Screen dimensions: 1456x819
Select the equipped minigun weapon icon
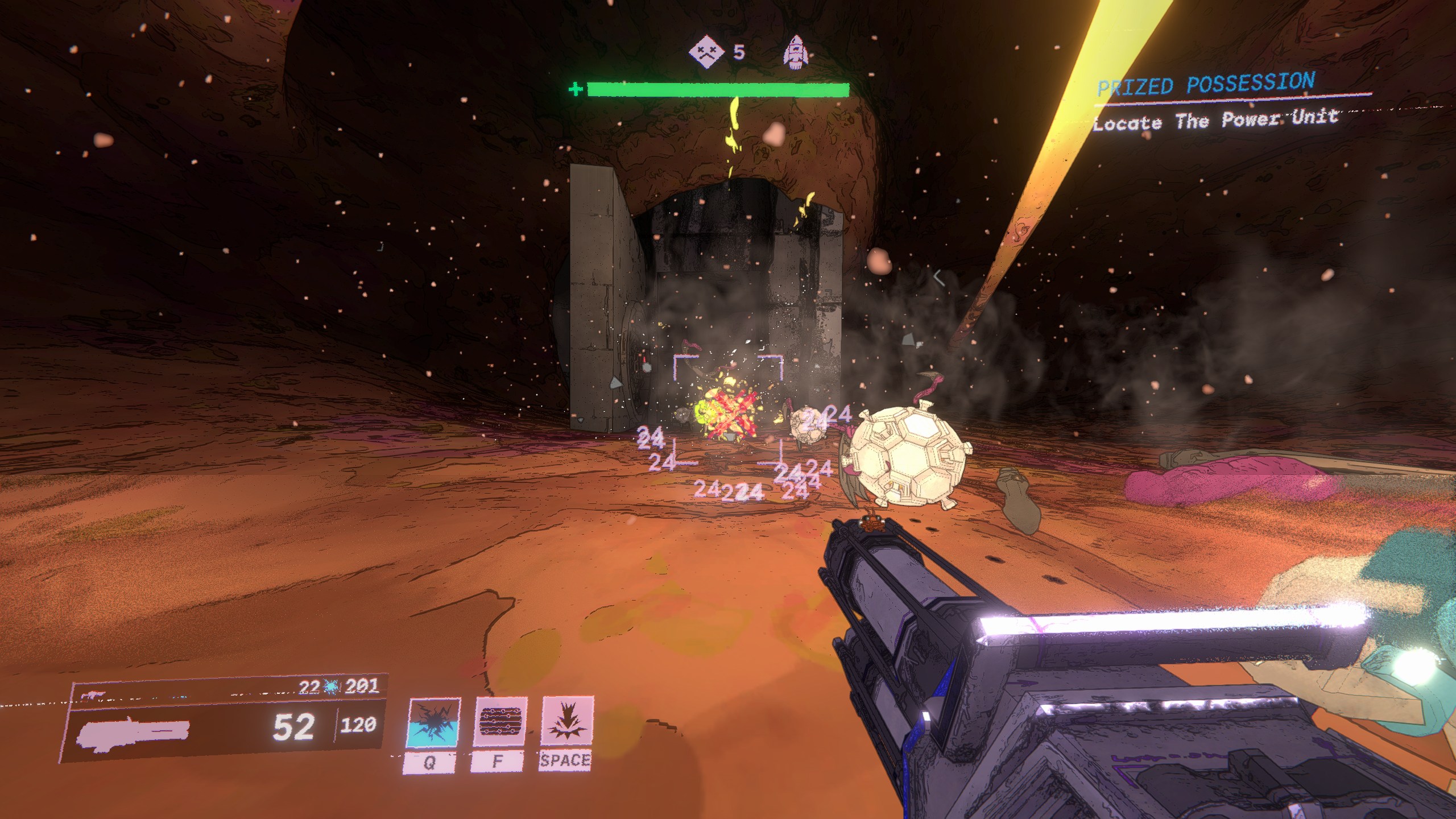pos(134,731)
